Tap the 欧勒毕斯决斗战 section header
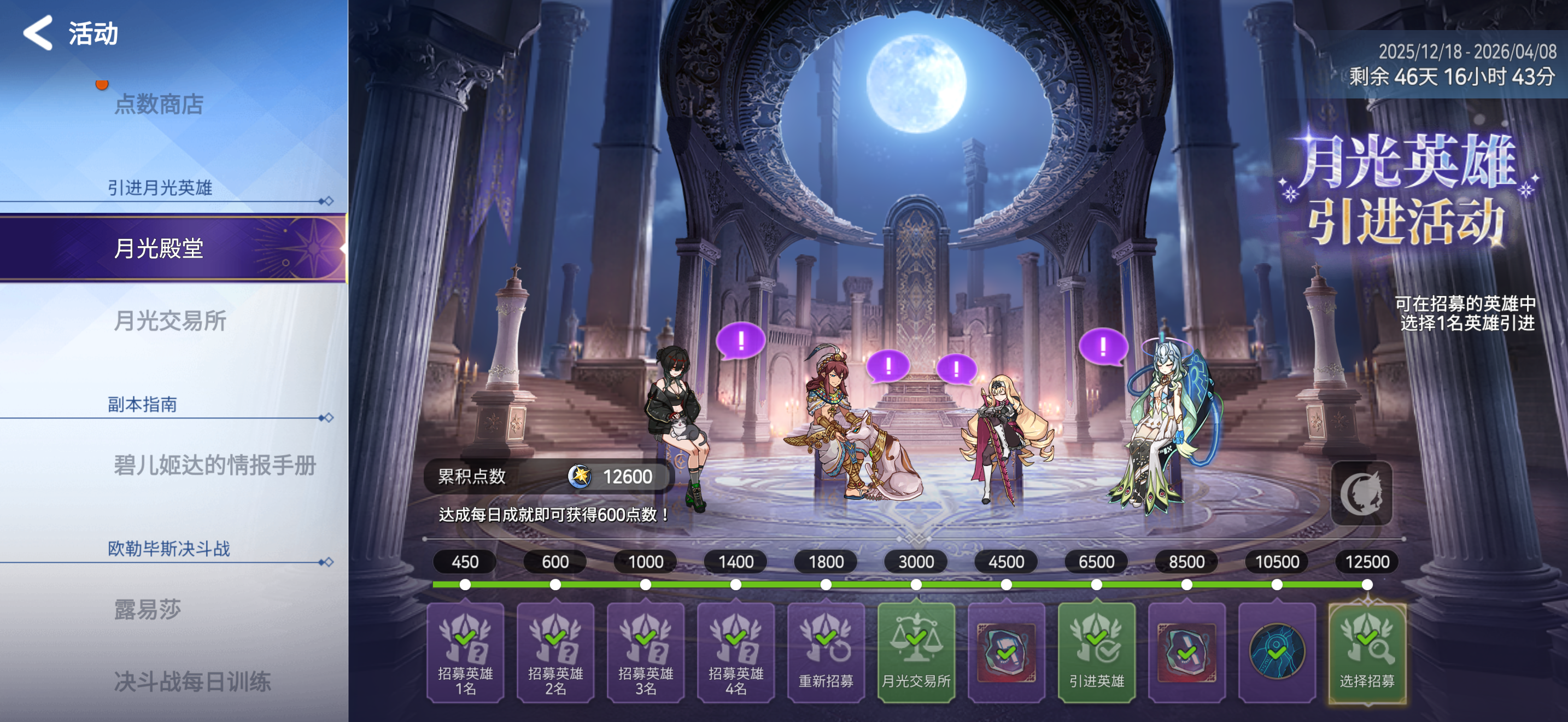 tap(168, 549)
